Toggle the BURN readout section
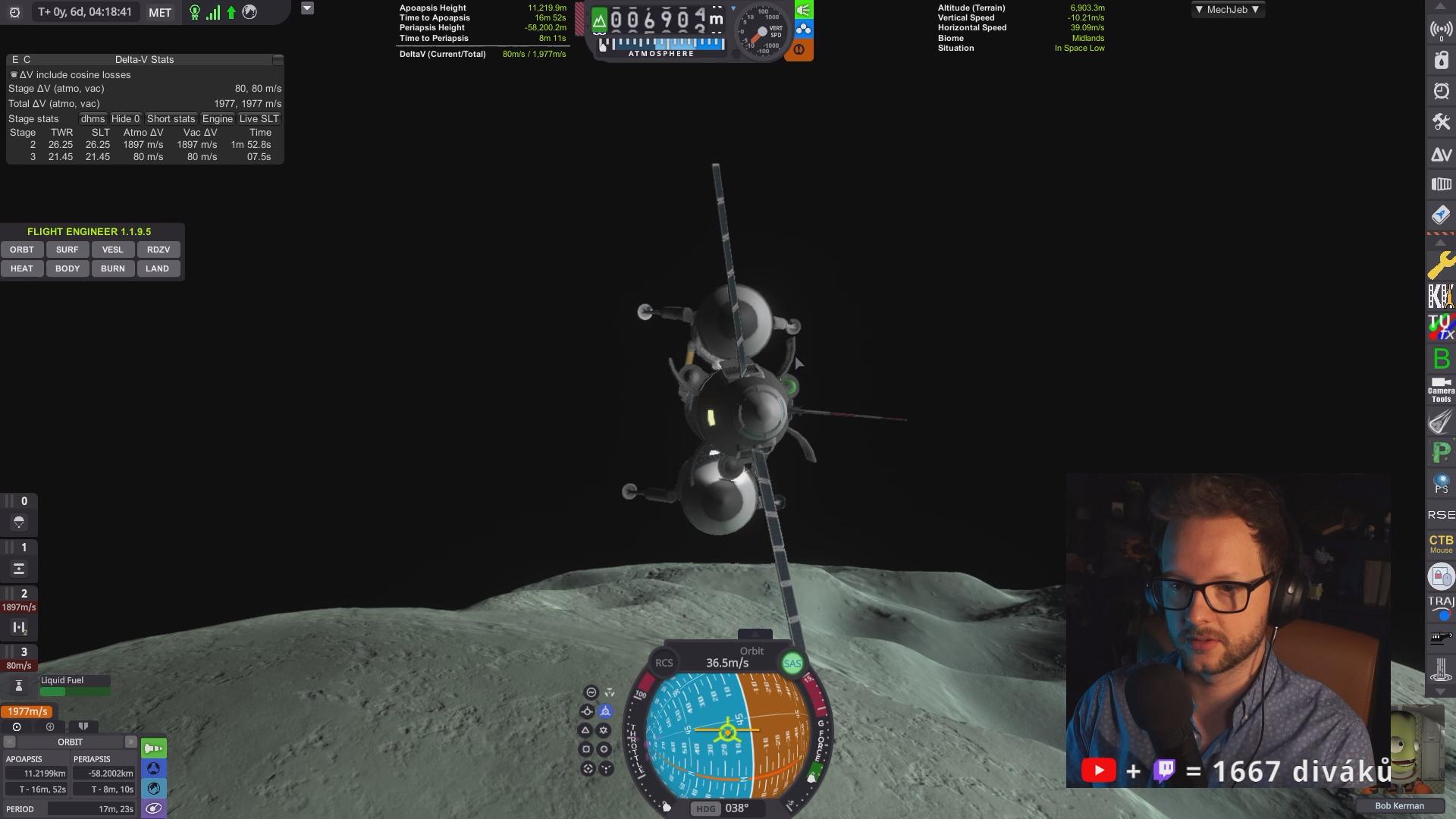Viewport: 1456px width, 819px height. pos(112,268)
